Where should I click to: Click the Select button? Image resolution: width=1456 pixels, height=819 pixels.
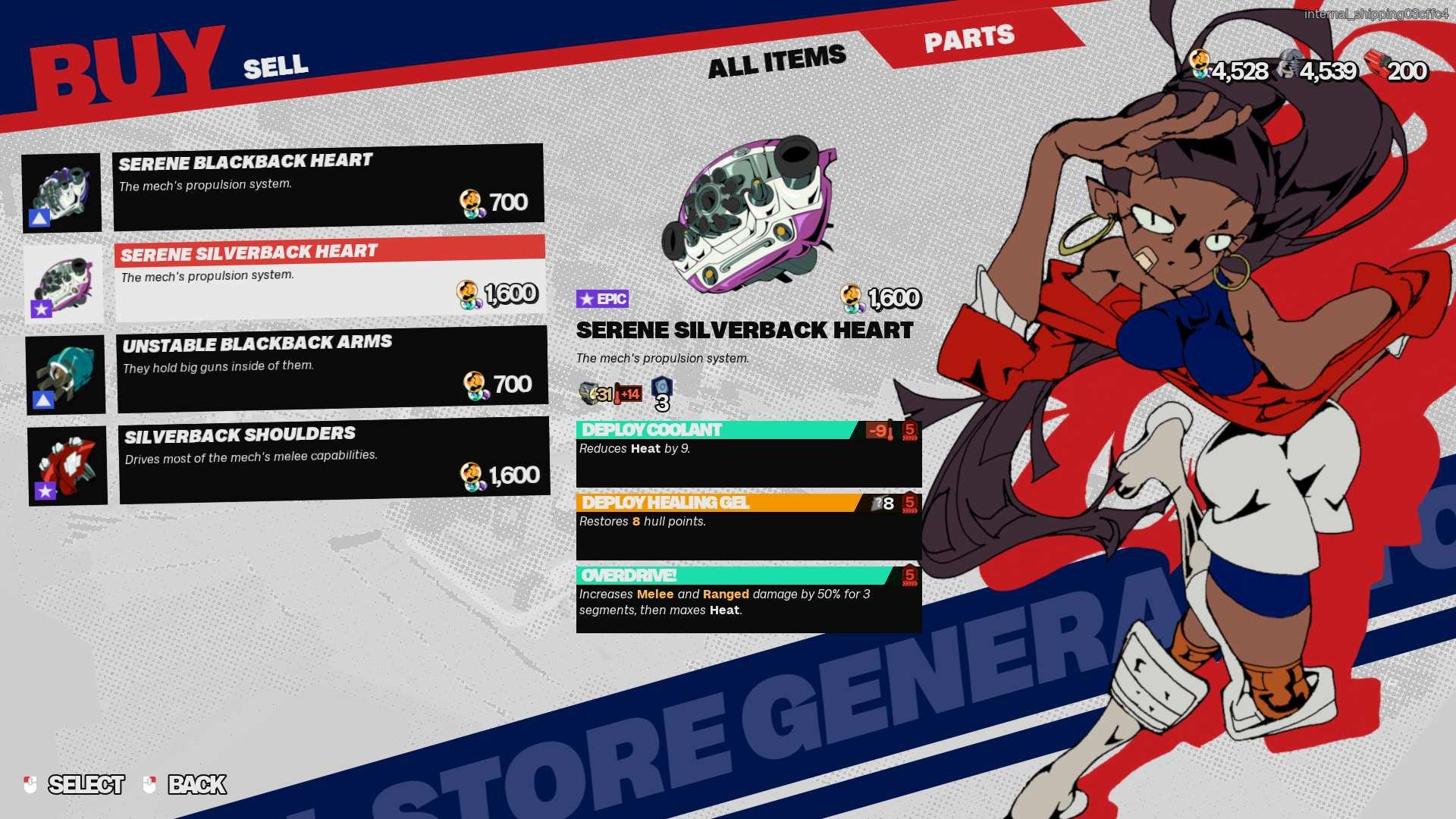[76, 784]
